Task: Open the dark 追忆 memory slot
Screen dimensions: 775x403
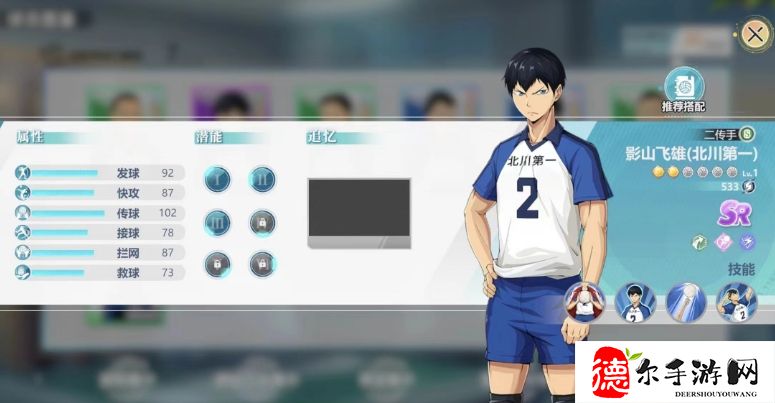Action: point(359,211)
